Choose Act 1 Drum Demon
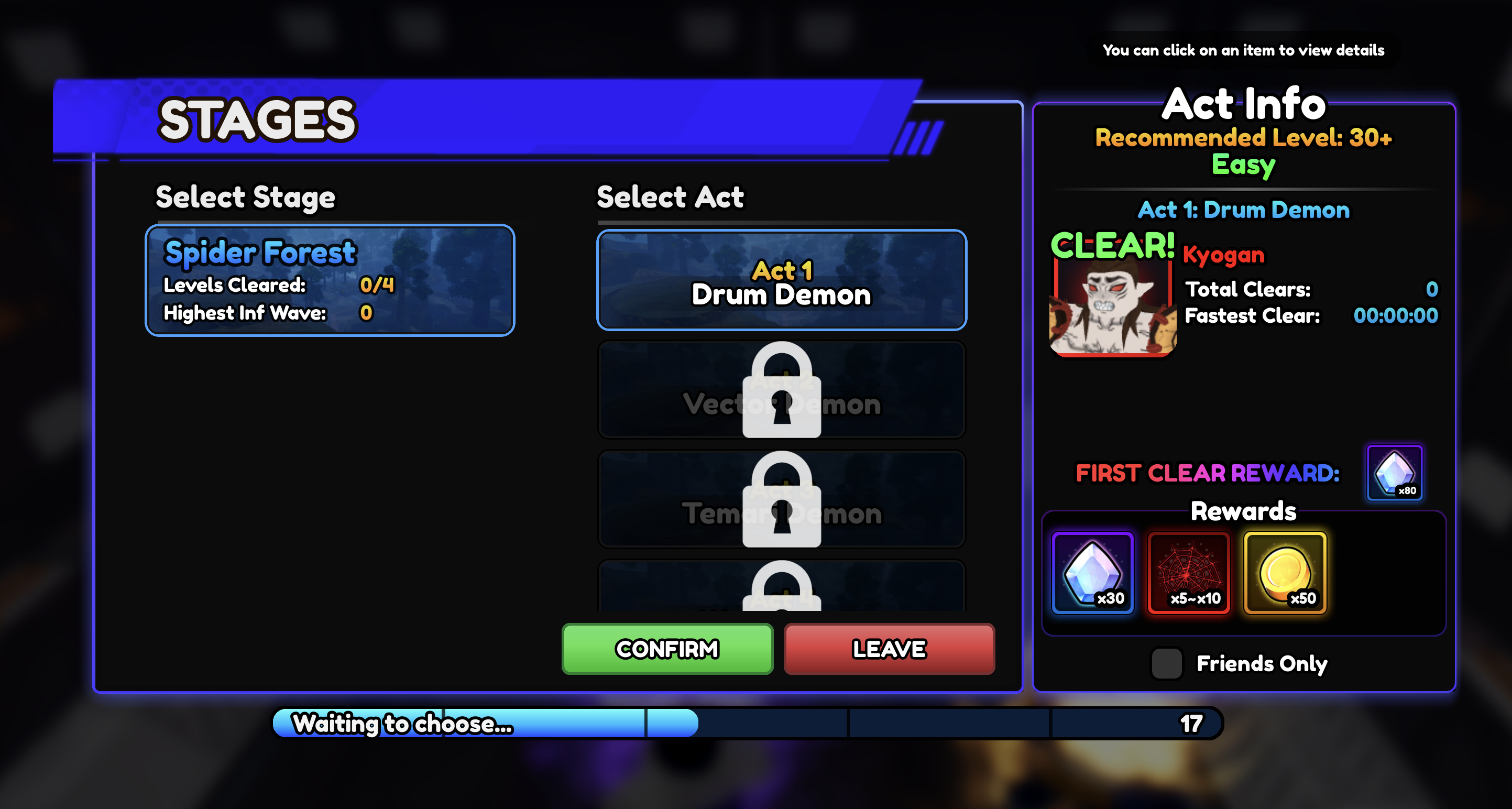The height and width of the screenshot is (809, 1512). click(x=781, y=280)
